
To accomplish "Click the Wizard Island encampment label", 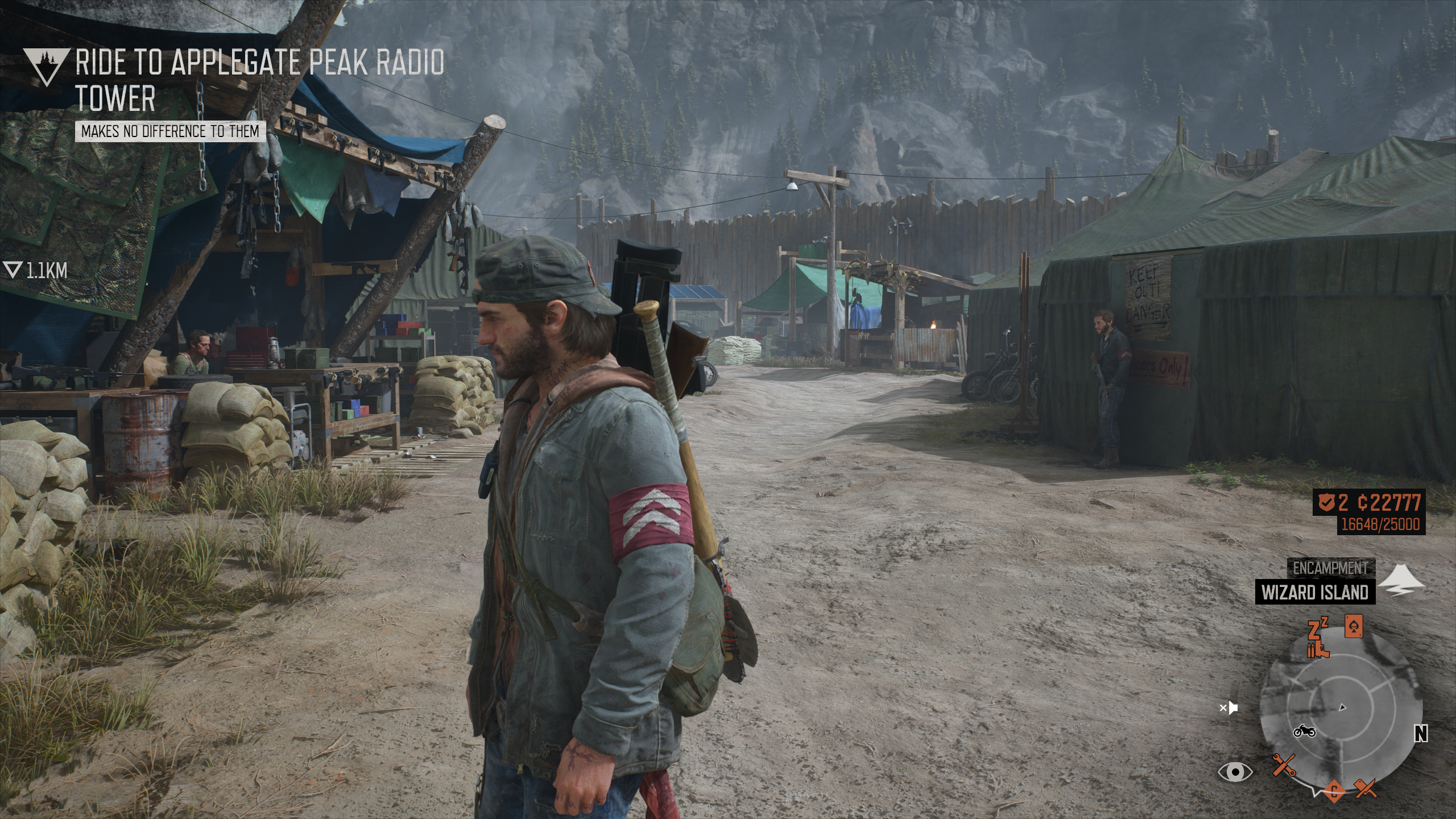I will 1315,592.
